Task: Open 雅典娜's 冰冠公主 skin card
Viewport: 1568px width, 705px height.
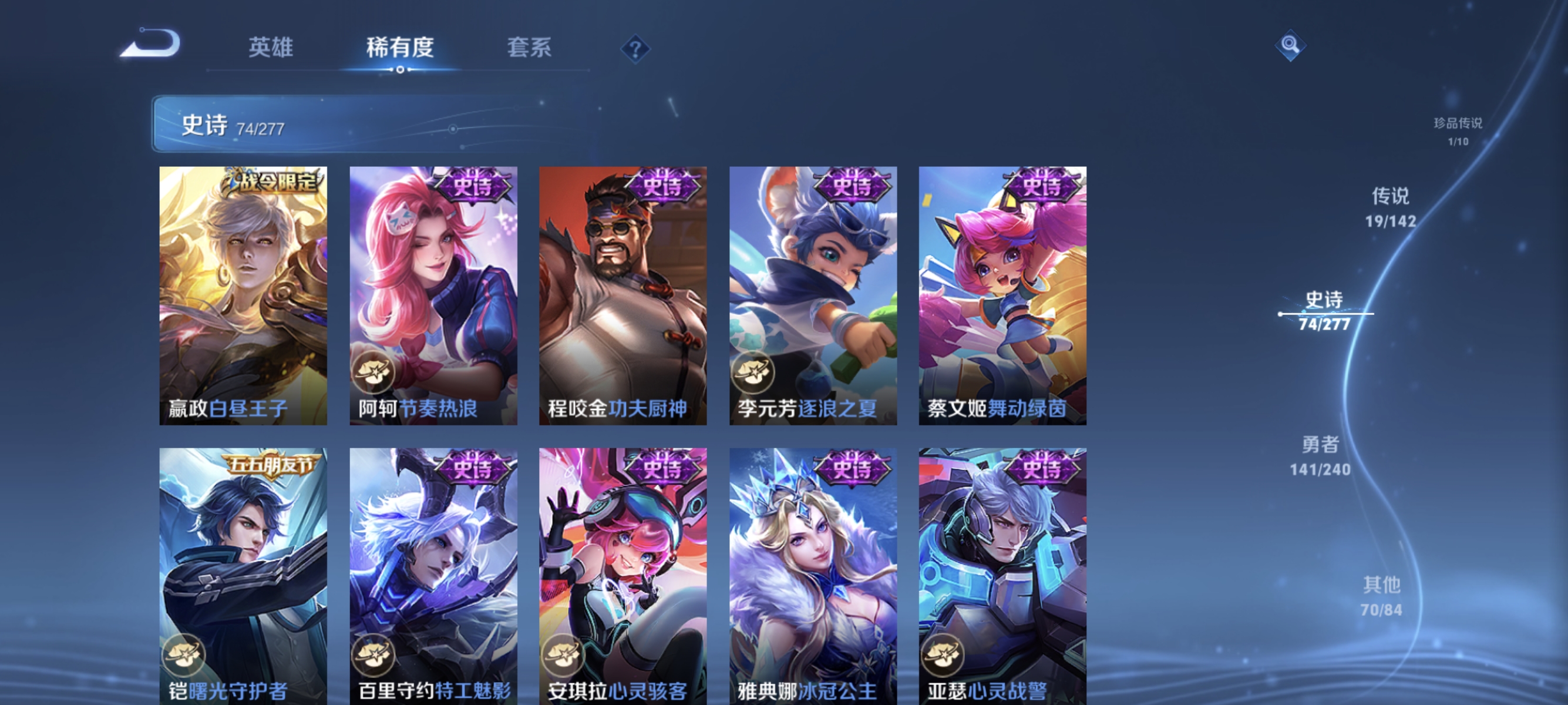Action: tap(813, 572)
